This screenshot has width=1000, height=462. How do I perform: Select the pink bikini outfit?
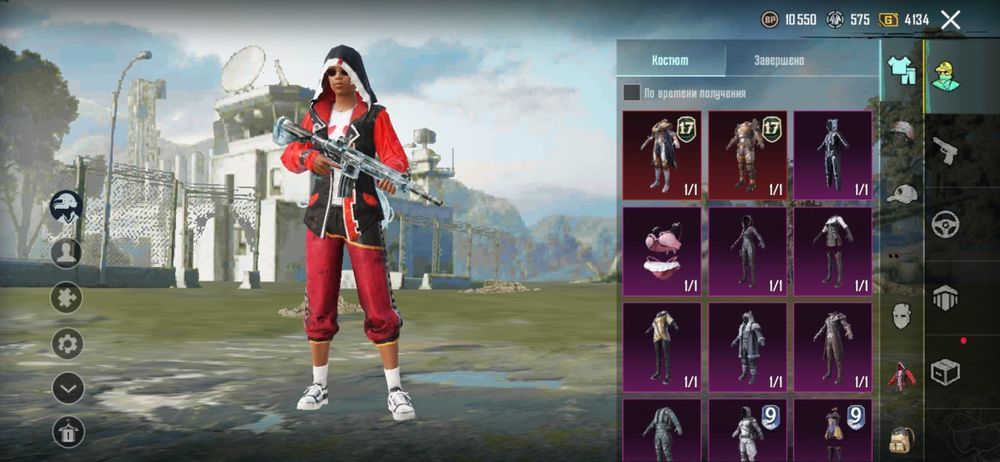point(661,250)
